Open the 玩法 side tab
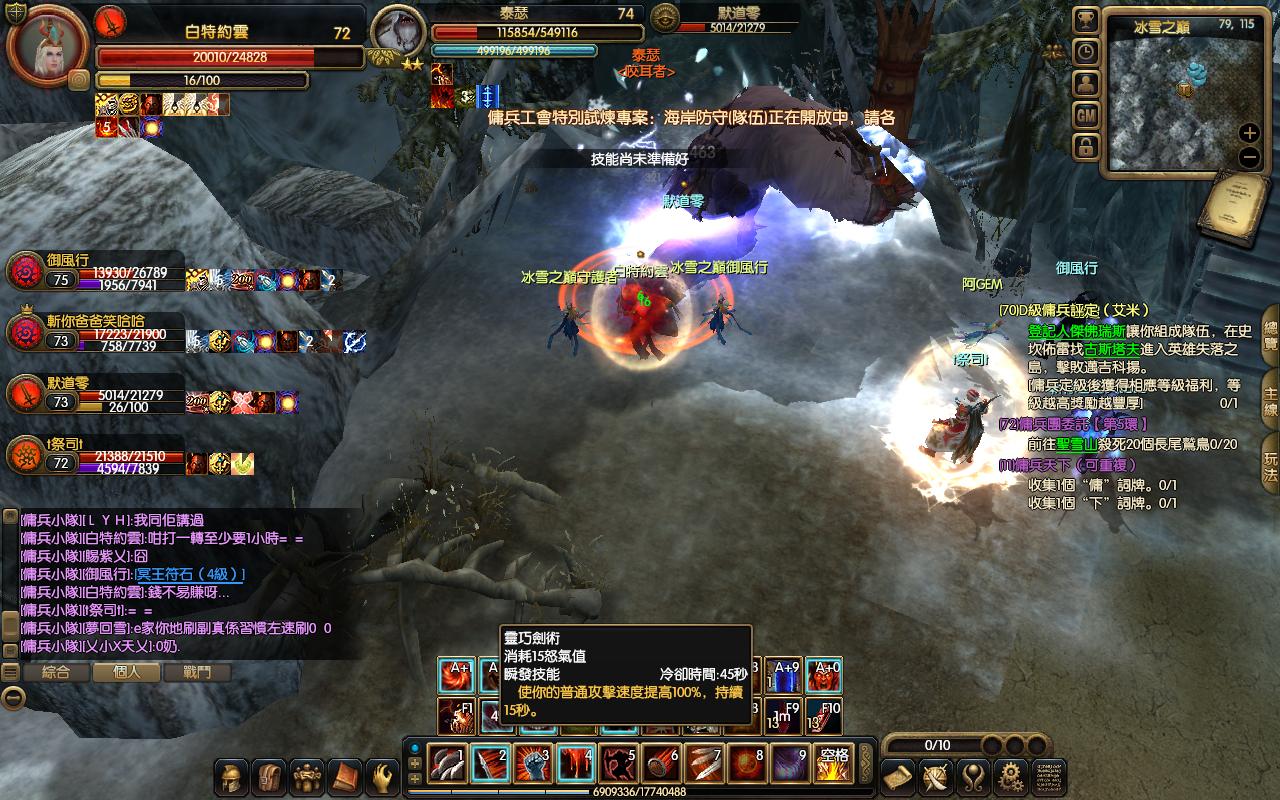Screen dimensions: 1280x800 [x=1270, y=465]
